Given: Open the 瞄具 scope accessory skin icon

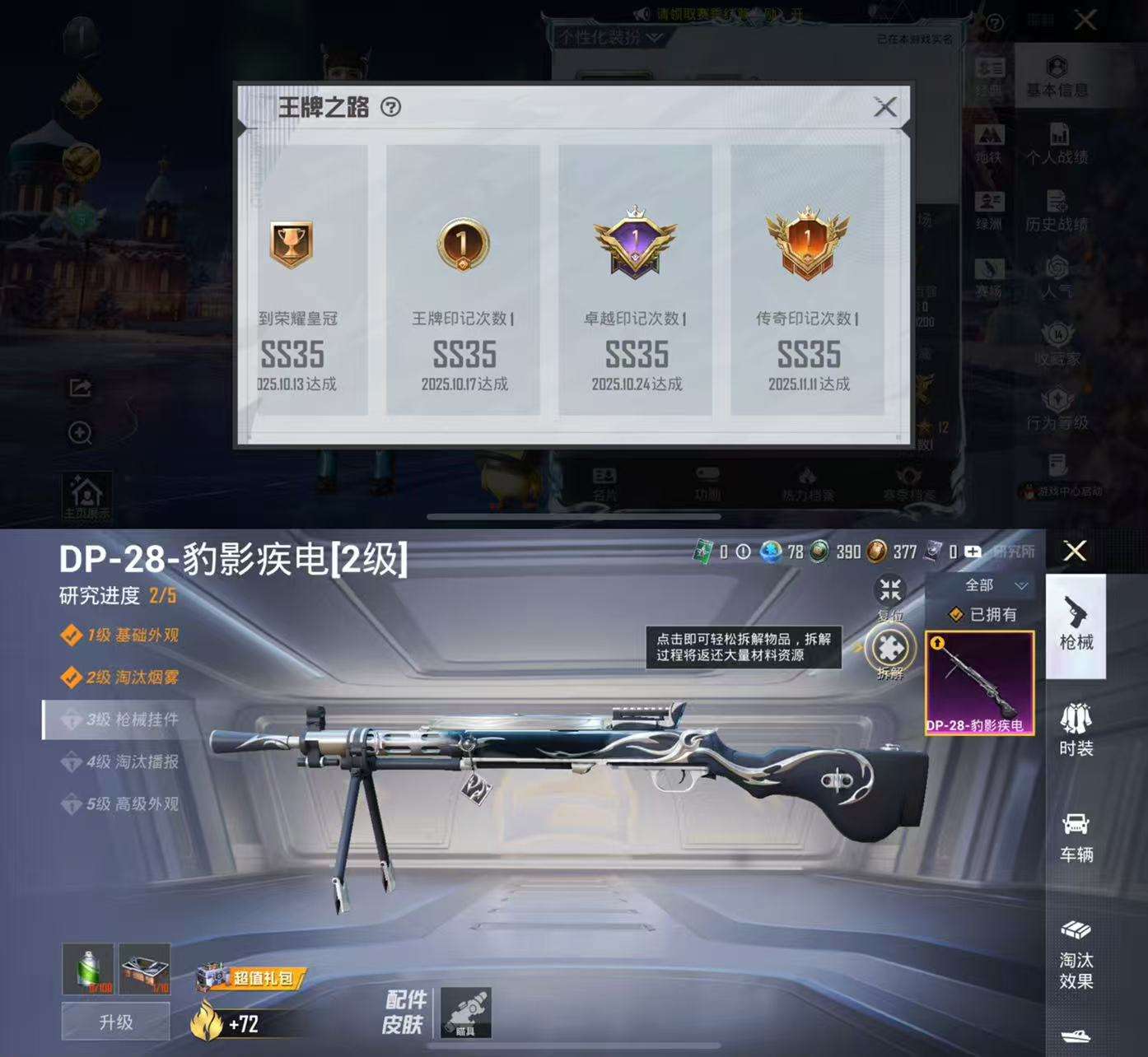Looking at the screenshot, I should (x=465, y=1014).
